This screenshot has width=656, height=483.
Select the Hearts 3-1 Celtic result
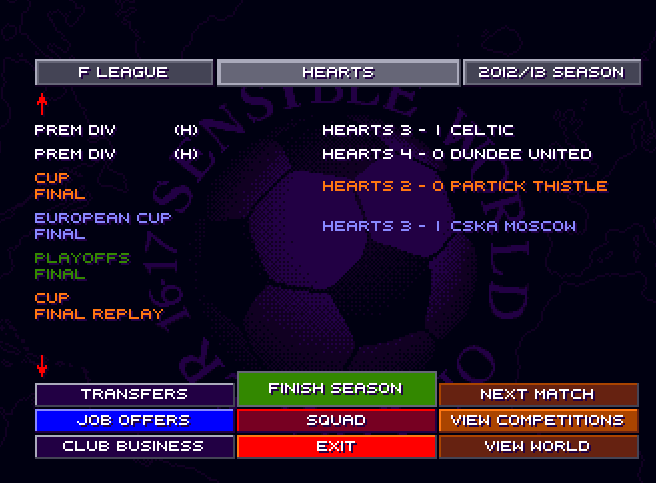[418, 130]
